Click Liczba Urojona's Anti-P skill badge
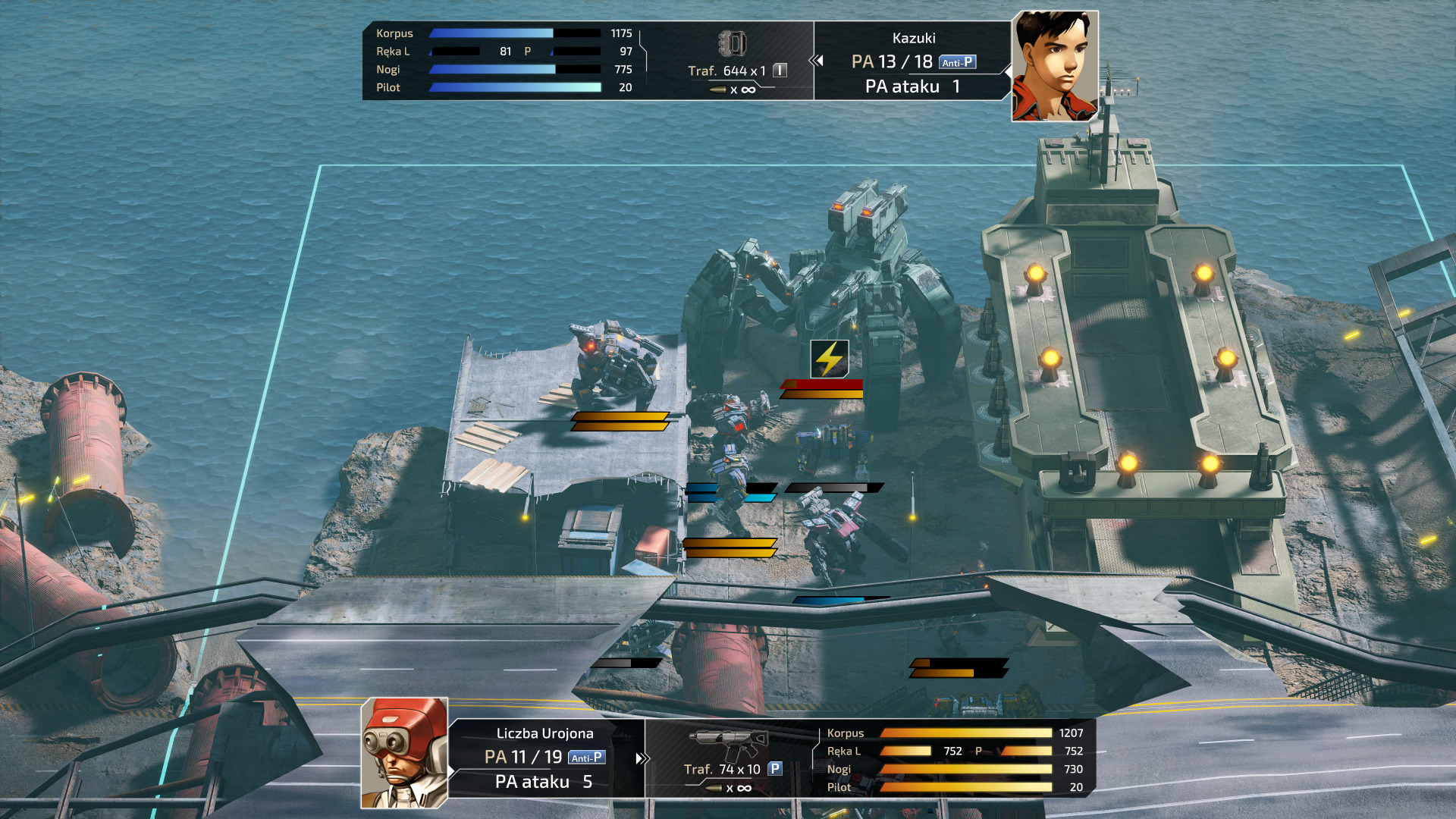Screen dimensions: 1456x819 click(586, 758)
